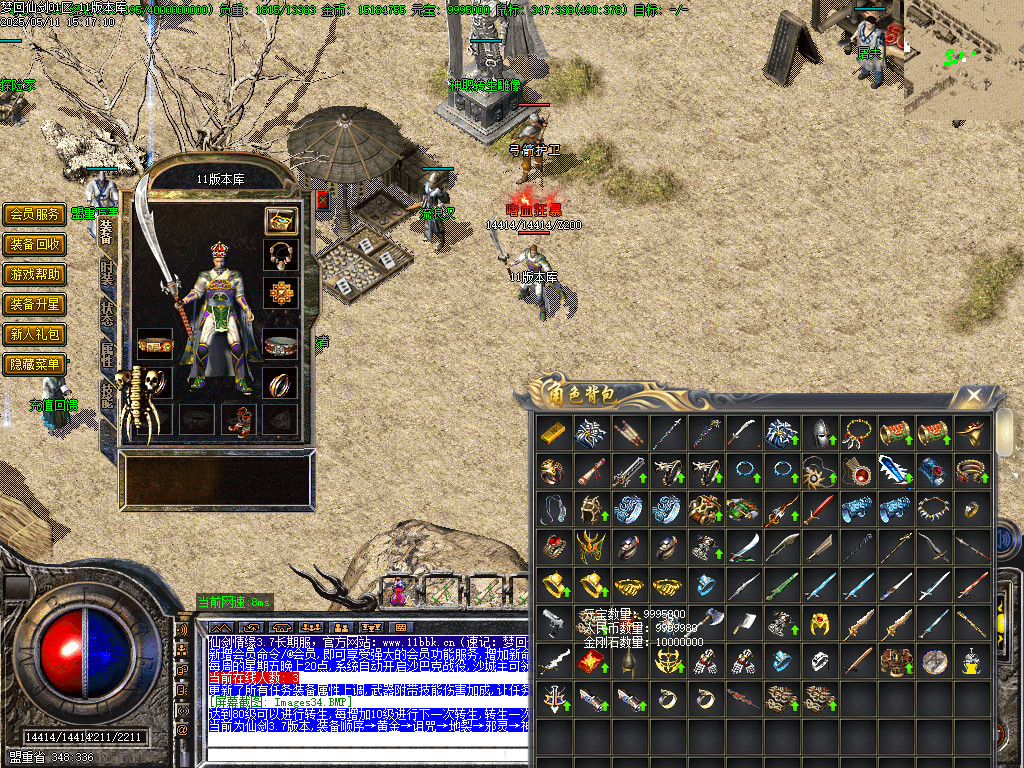The image size is (1024, 768).
Task: Close the character equipment panel
Action: pyautogui.click(x=323, y=199)
